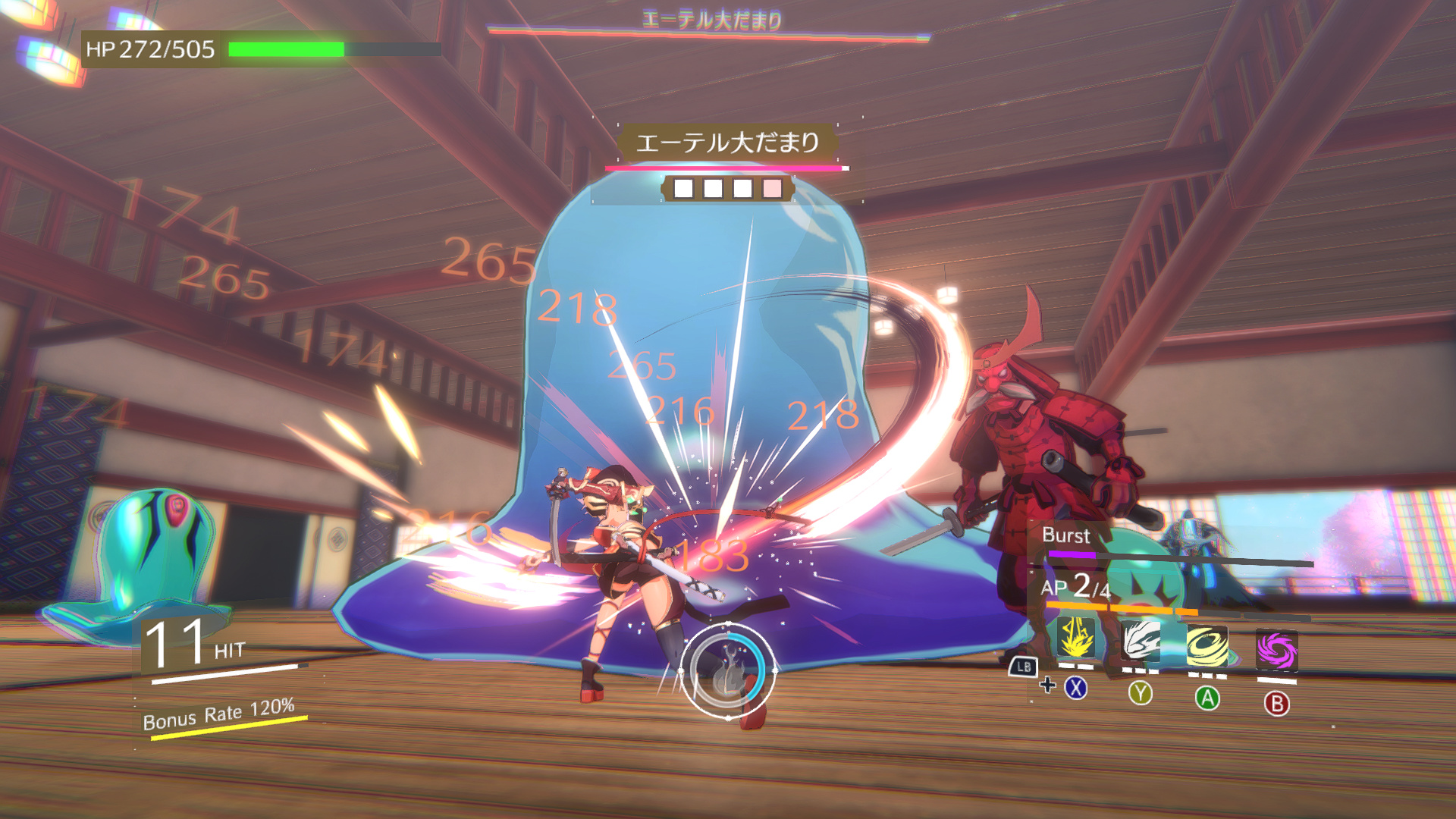Viewport: 1456px width, 819px height.
Task: Cast the purple vortex skill
Action: 1276,651
